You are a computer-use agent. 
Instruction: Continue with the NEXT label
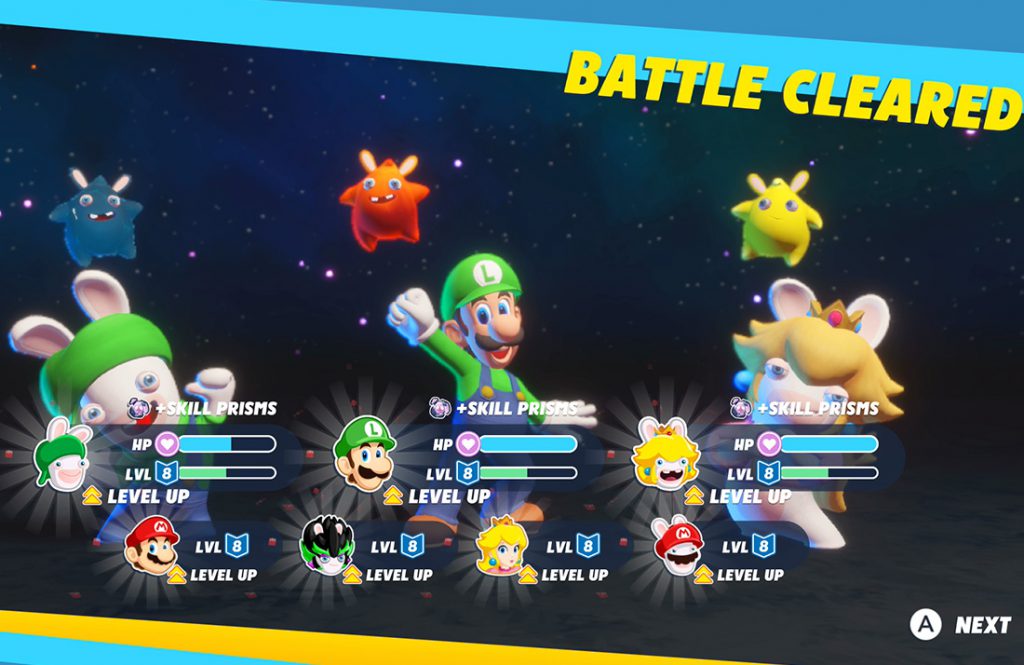point(982,625)
